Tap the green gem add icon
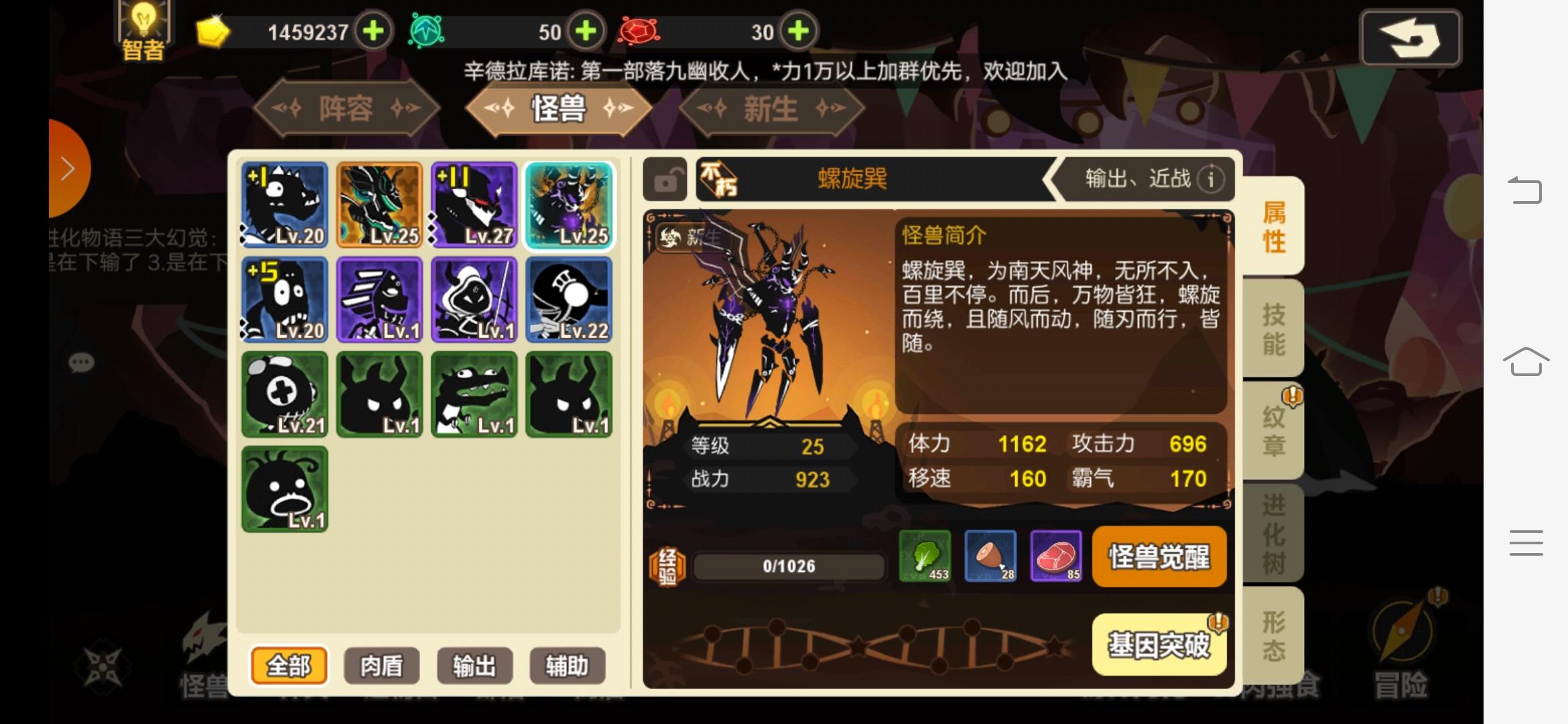 (x=586, y=31)
